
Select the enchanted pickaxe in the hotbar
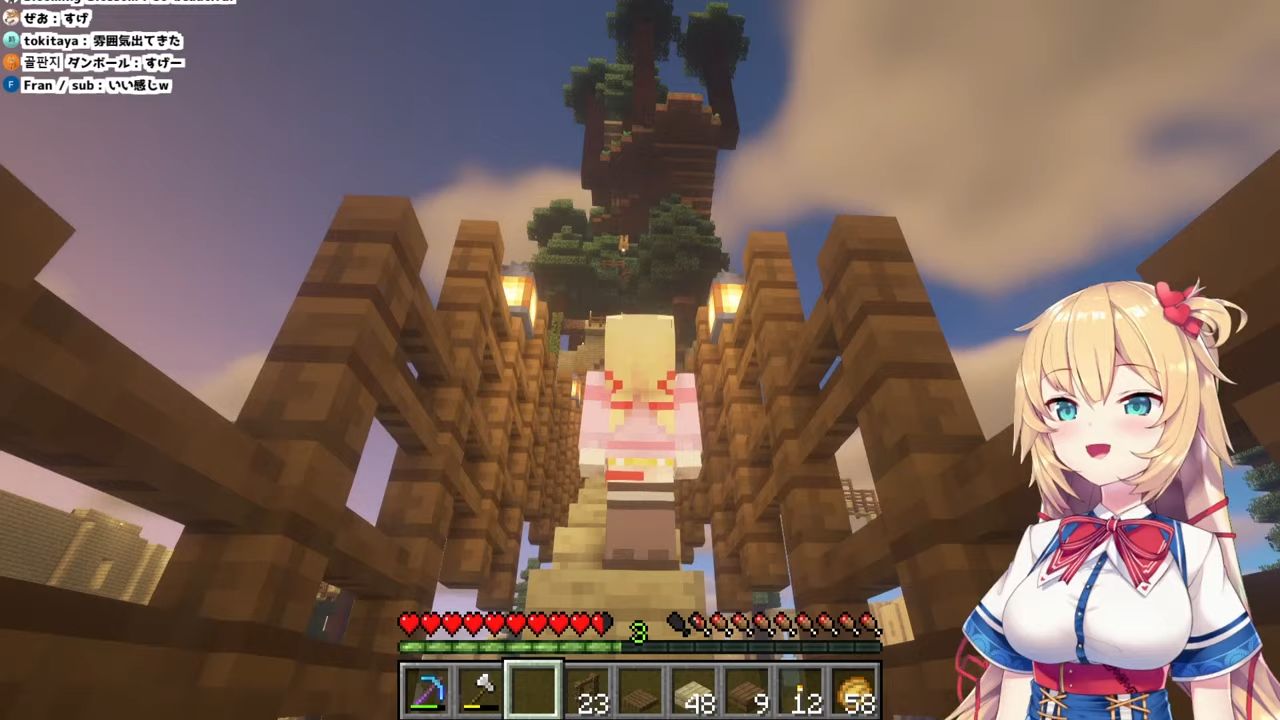tap(427, 688)
